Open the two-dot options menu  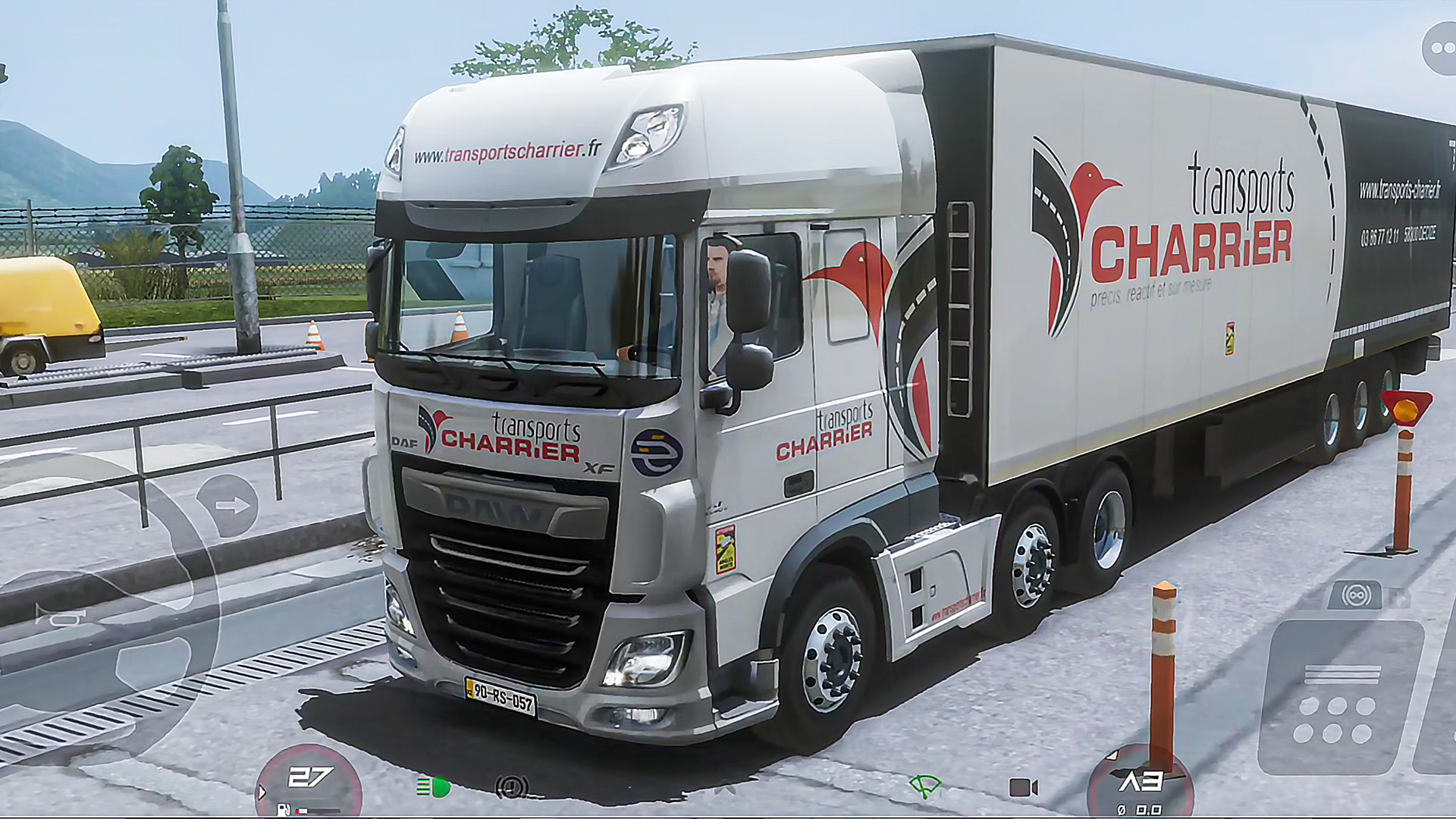[x=1440, y=49]
